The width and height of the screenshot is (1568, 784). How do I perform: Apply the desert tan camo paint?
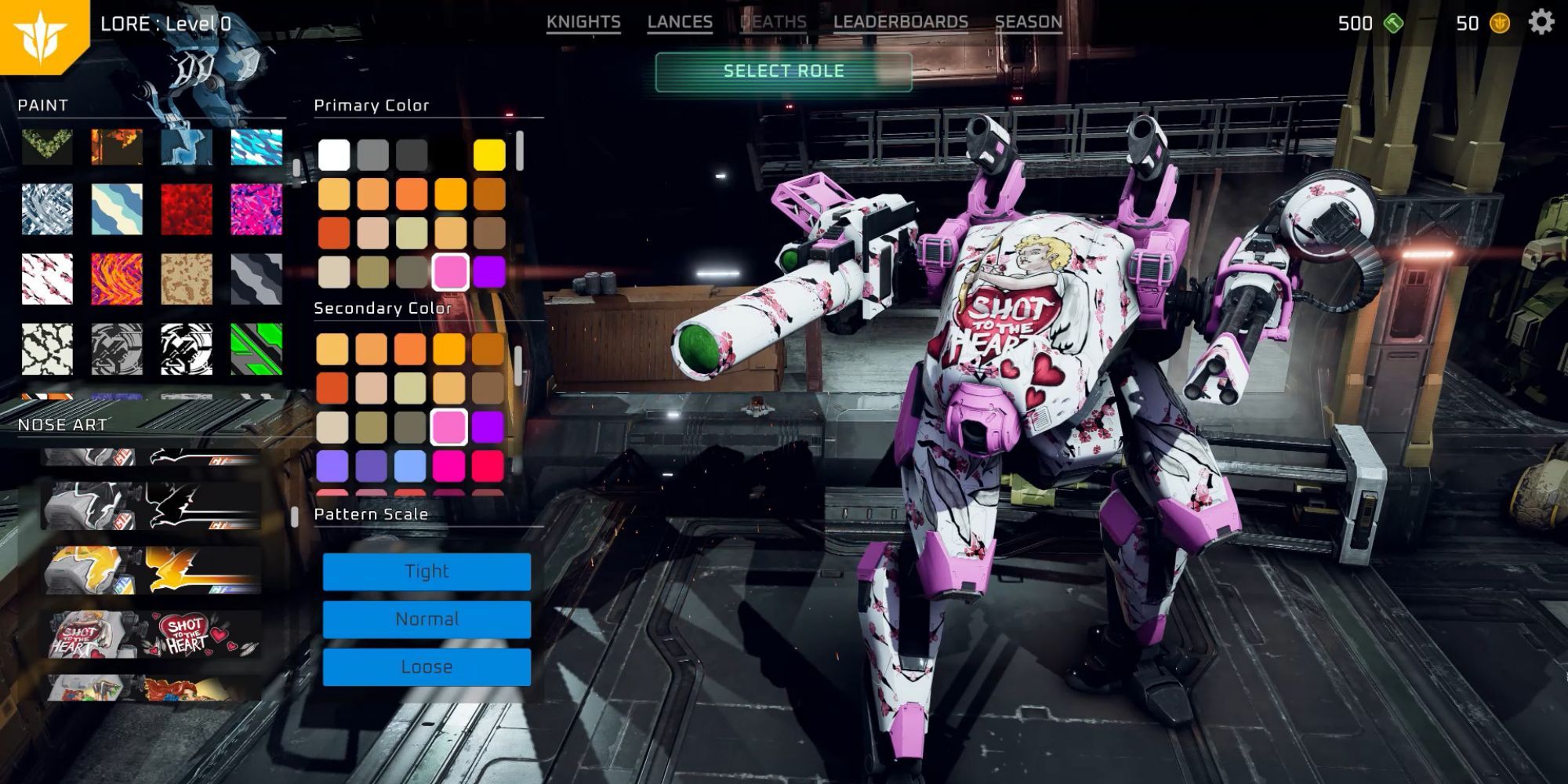(187, 279)
